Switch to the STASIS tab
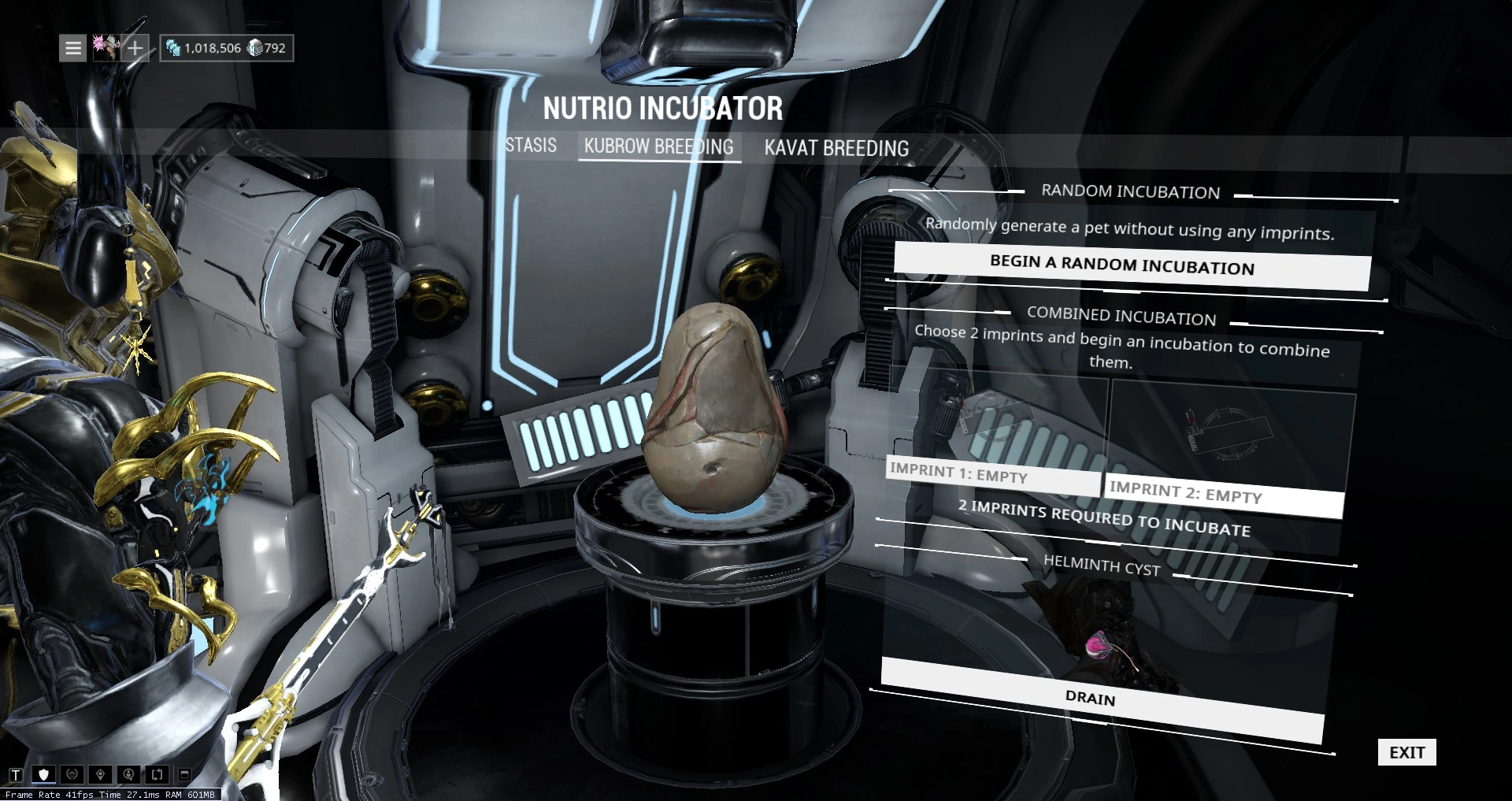Viewport: 1512px width, 801px height. click(531, 146)
